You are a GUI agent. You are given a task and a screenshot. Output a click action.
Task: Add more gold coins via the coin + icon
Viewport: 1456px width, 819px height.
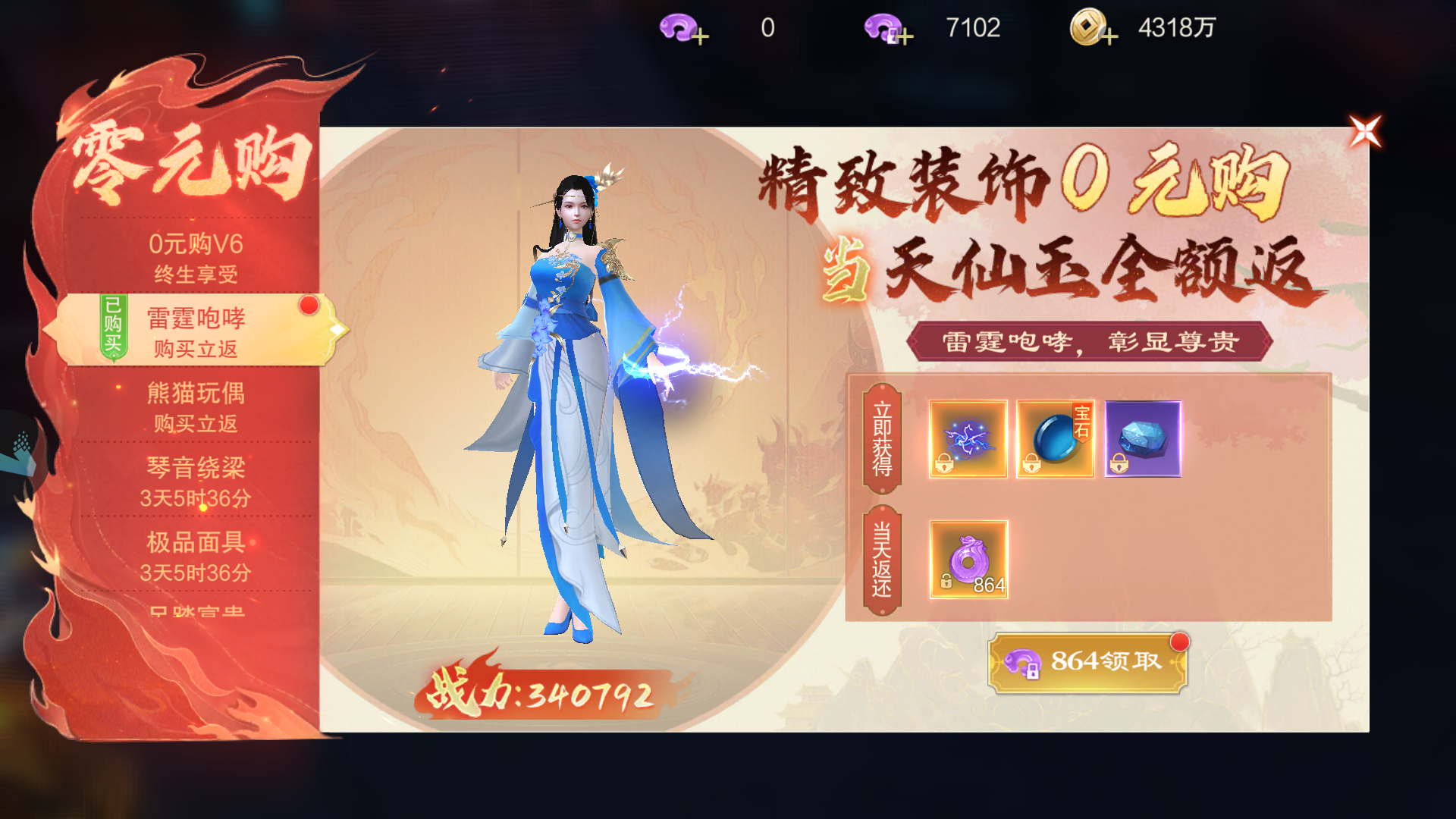[x=1109, y=36]
